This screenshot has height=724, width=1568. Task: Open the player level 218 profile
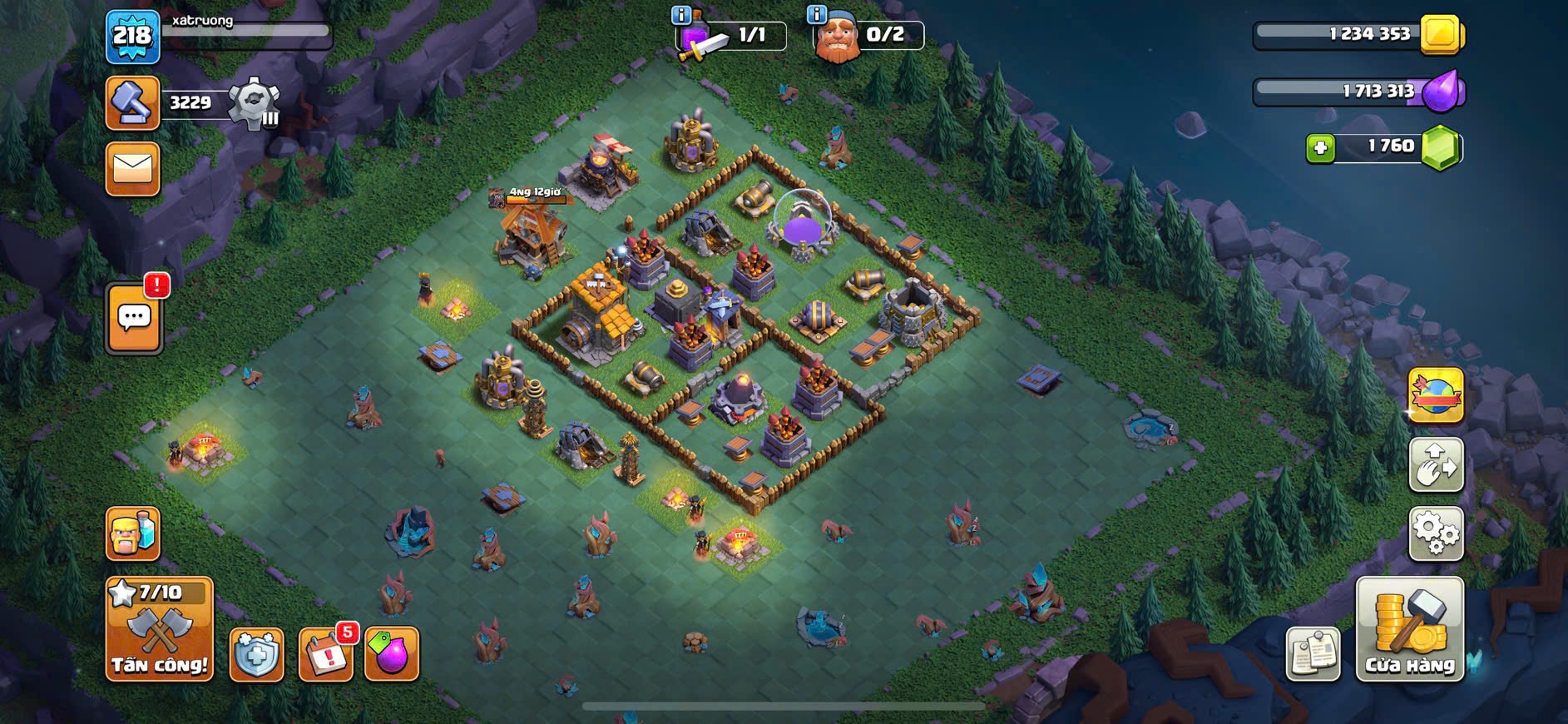(132, 37)
